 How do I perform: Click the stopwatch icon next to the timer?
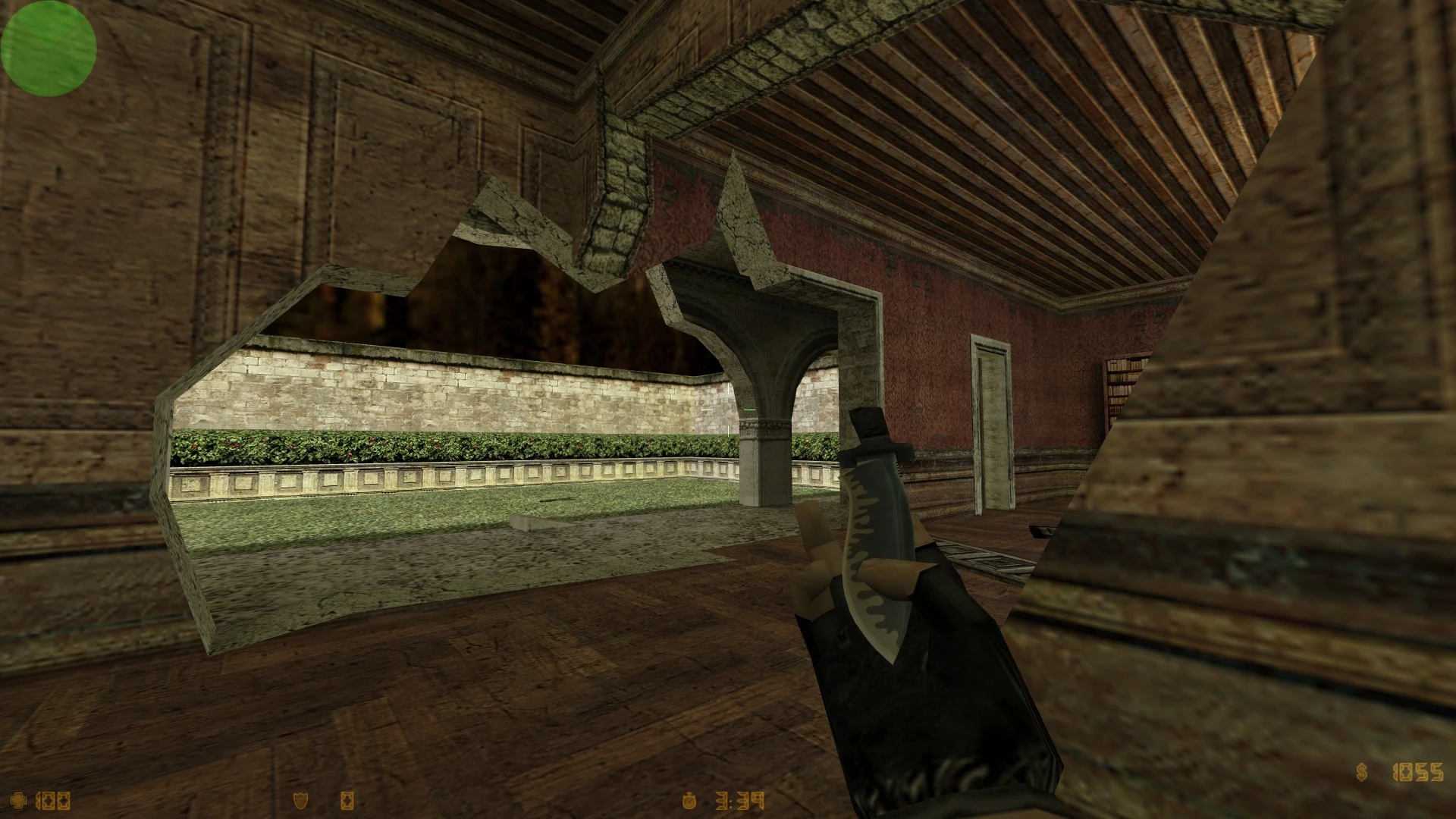[x=689, y=802]
